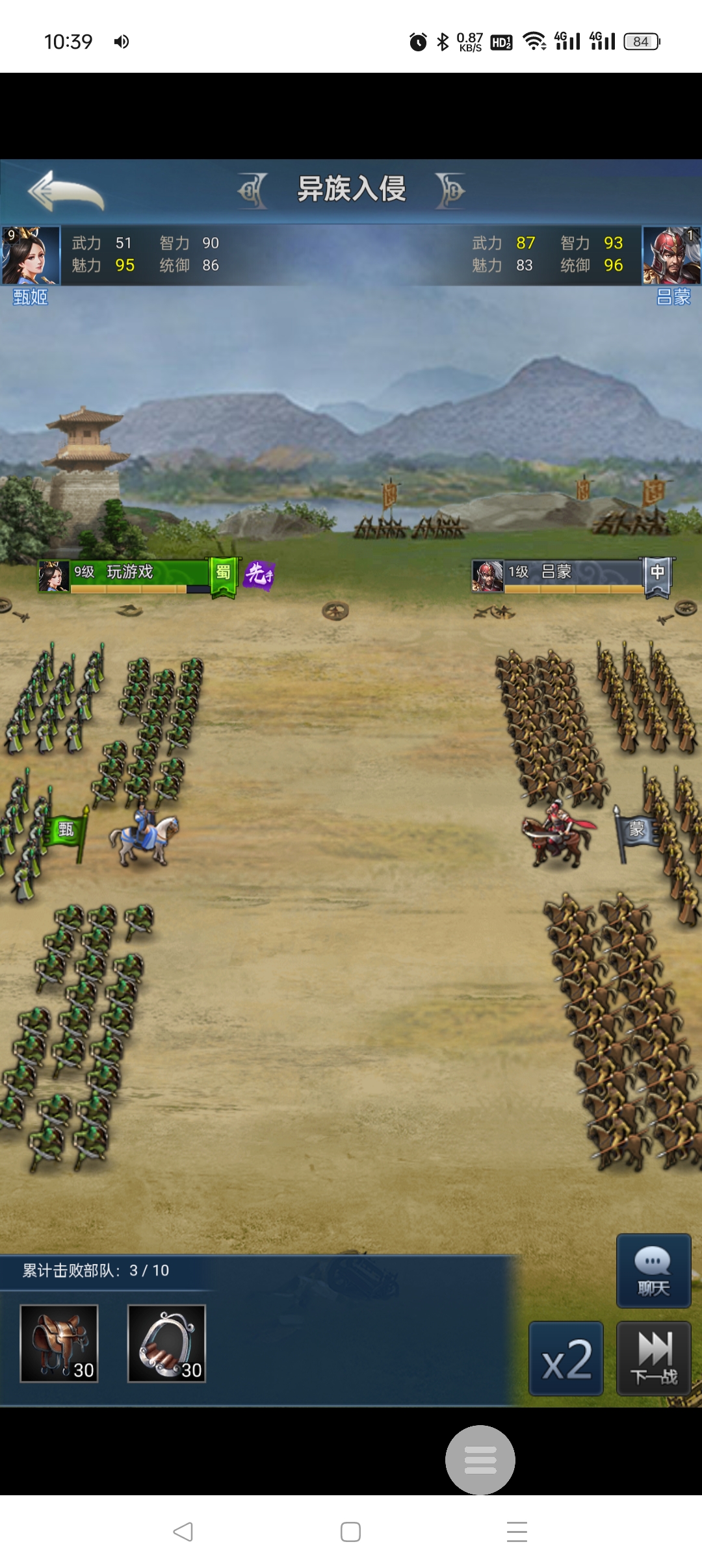This screenshot has height=1568, width=702.
Task: Tap the Android back triangle button
Action: pos(183,1532)
